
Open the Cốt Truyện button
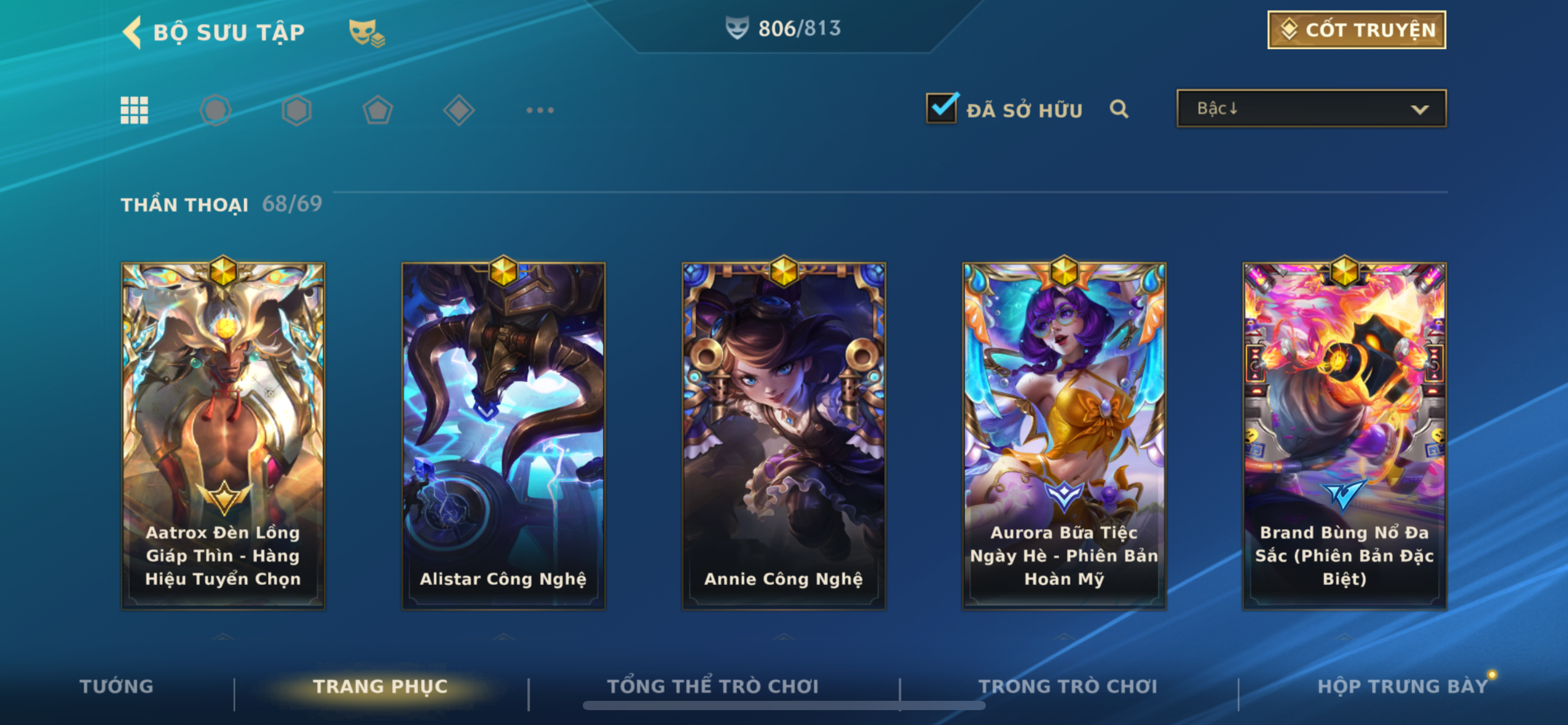tap(1356, 30)
